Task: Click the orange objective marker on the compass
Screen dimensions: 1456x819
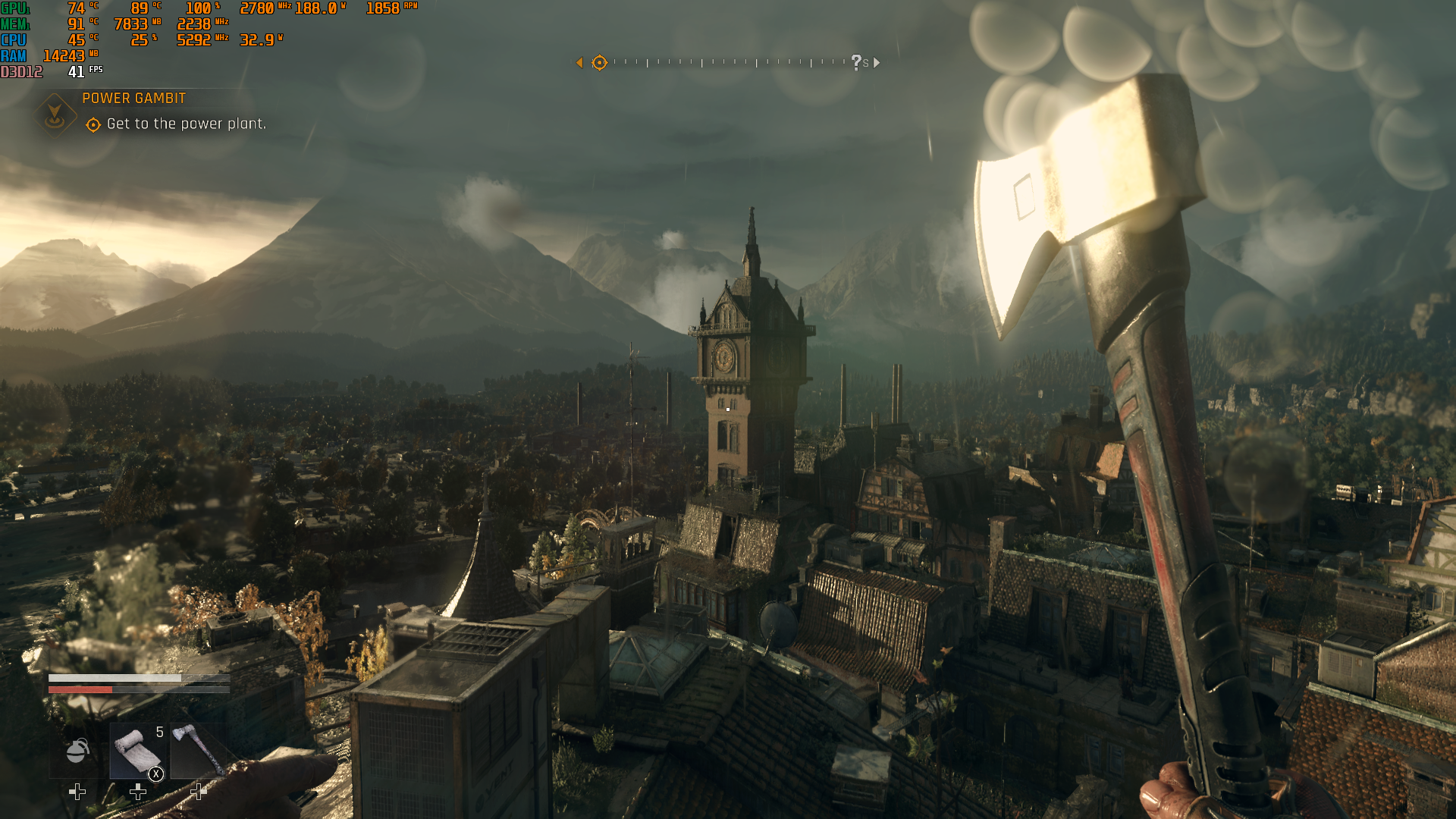Action: [x=599, y=63]
